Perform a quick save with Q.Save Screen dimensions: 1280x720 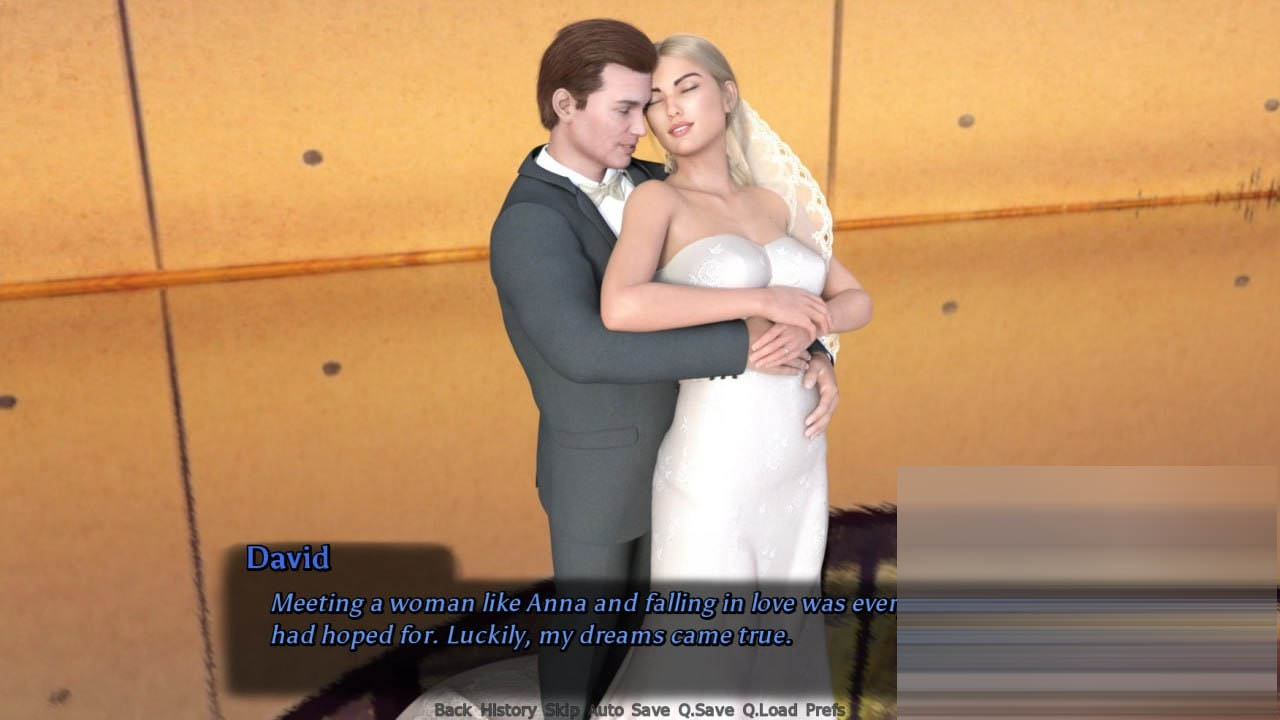coord(706,710)
